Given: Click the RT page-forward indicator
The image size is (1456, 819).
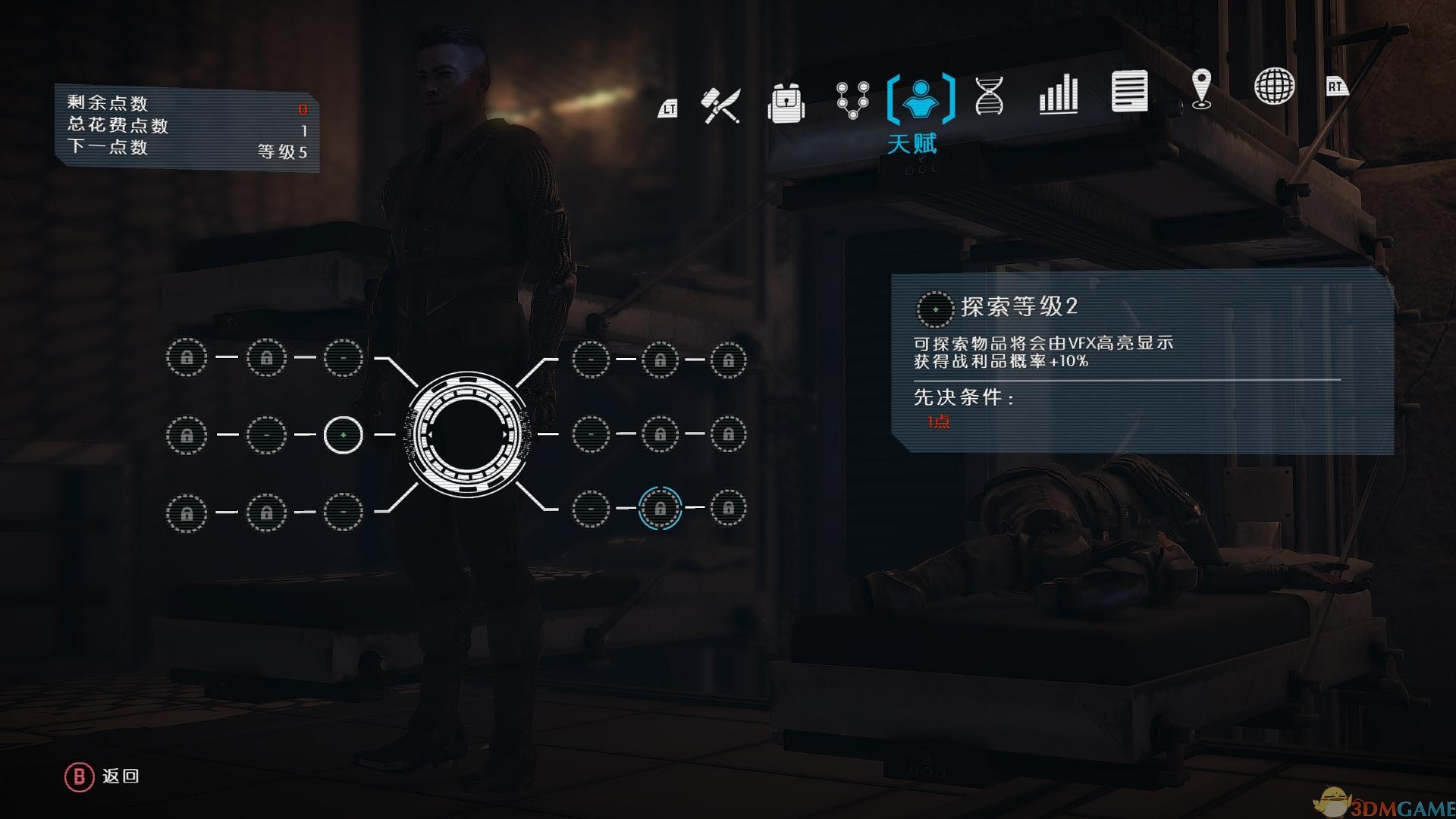Looking at the screenshot, I should [x=1336, y=86].
